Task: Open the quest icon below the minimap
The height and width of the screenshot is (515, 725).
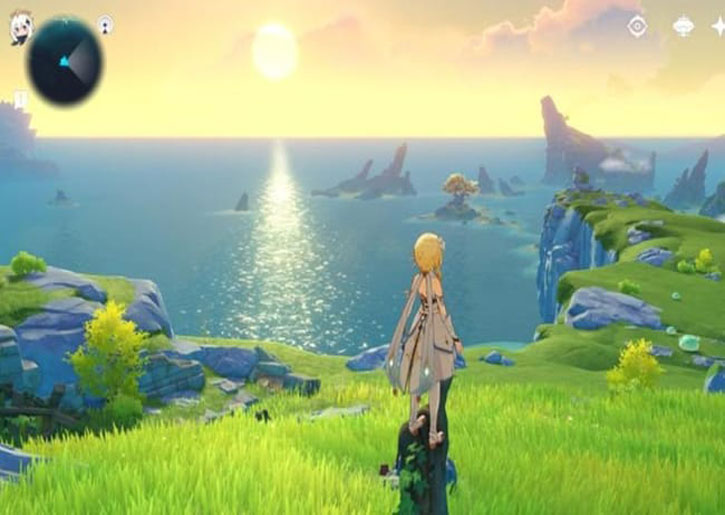Action: coord(21,99)
